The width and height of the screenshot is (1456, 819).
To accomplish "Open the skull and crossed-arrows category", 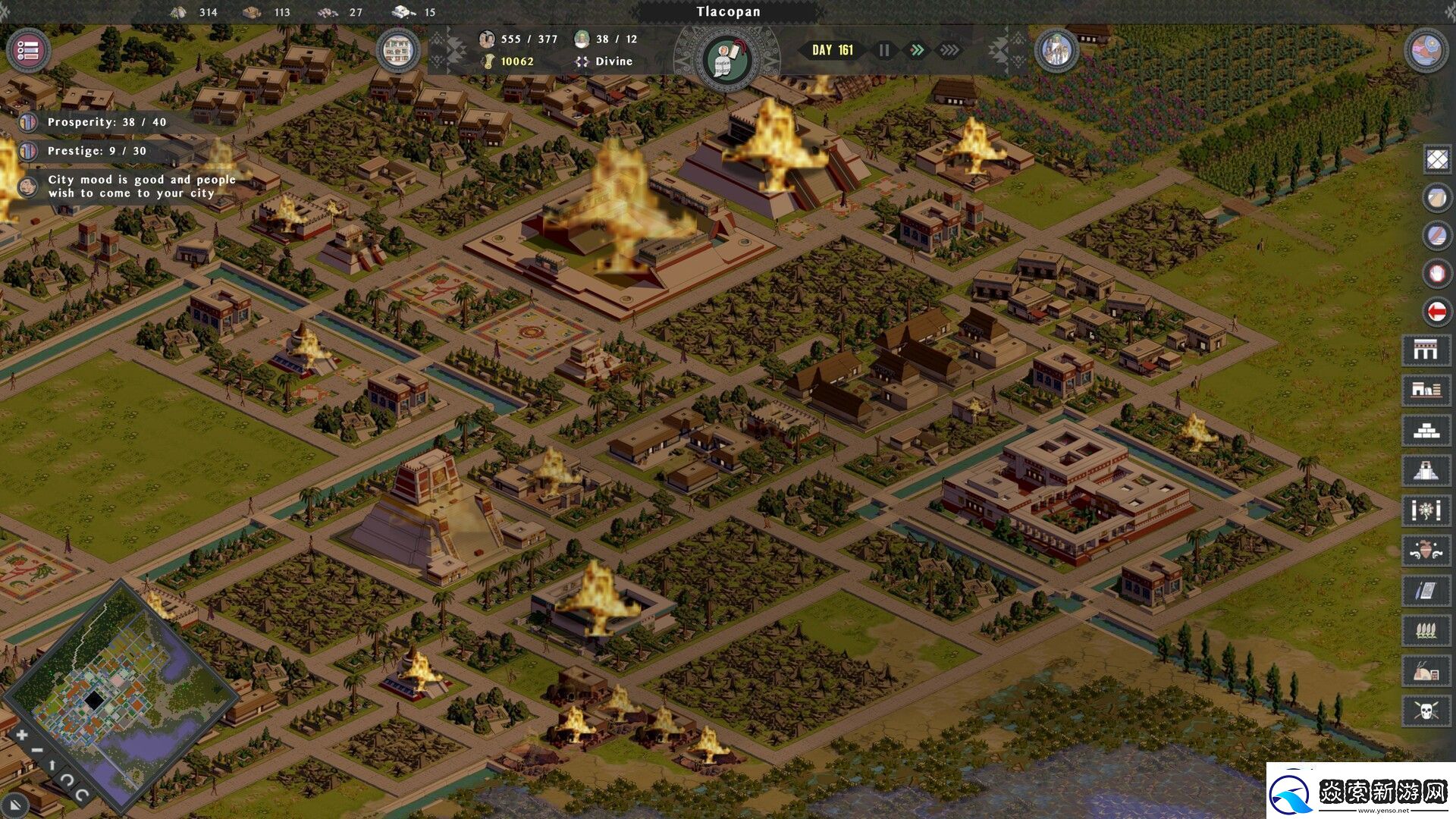I will coord(1426,711).
